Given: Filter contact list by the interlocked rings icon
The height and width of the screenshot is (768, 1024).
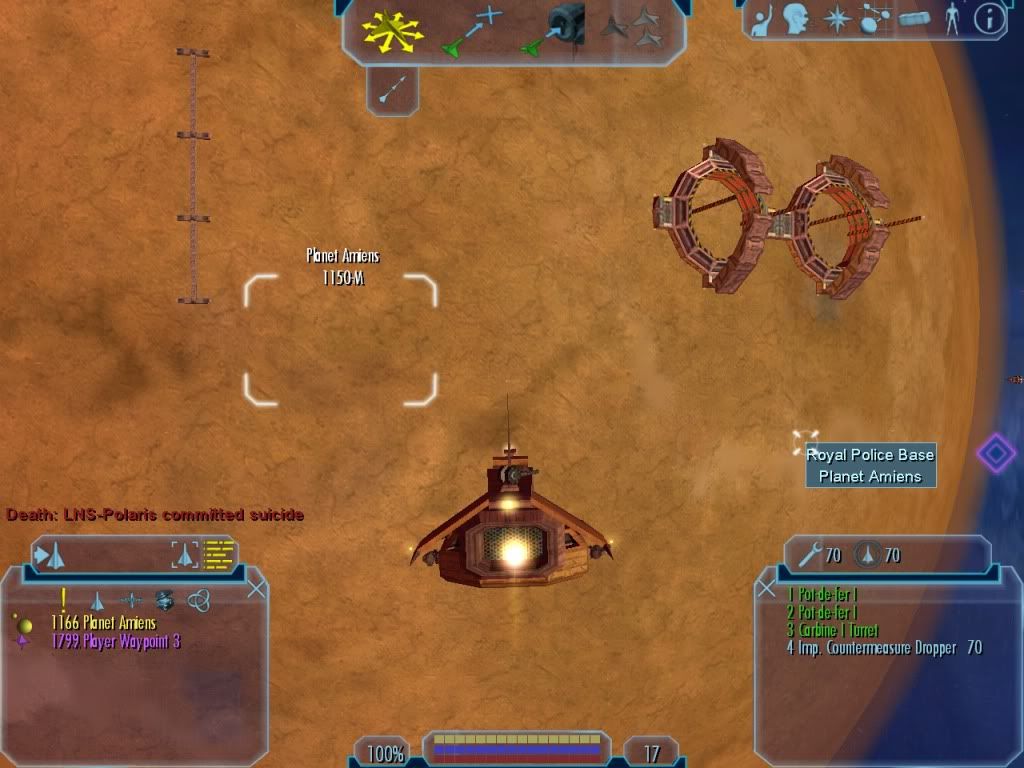Looking at the screenshot, I should click(198, 600).
